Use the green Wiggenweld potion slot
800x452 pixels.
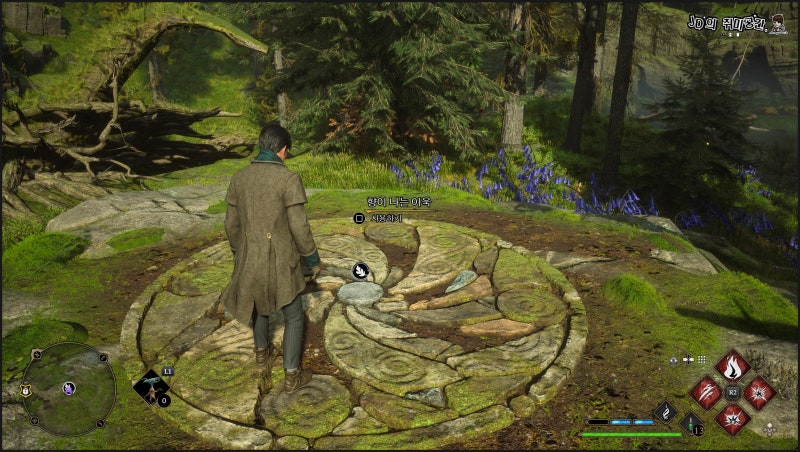(692, 422)
